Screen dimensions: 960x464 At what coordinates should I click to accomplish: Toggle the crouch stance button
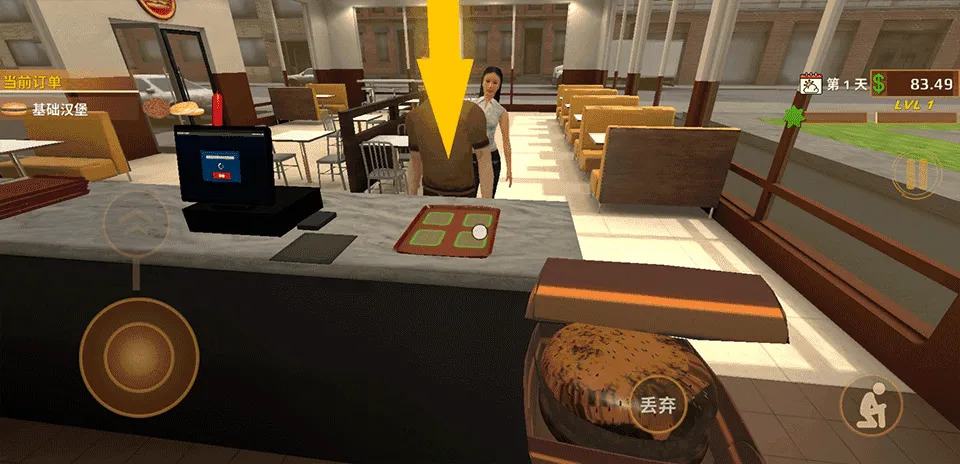pos(871,405)
